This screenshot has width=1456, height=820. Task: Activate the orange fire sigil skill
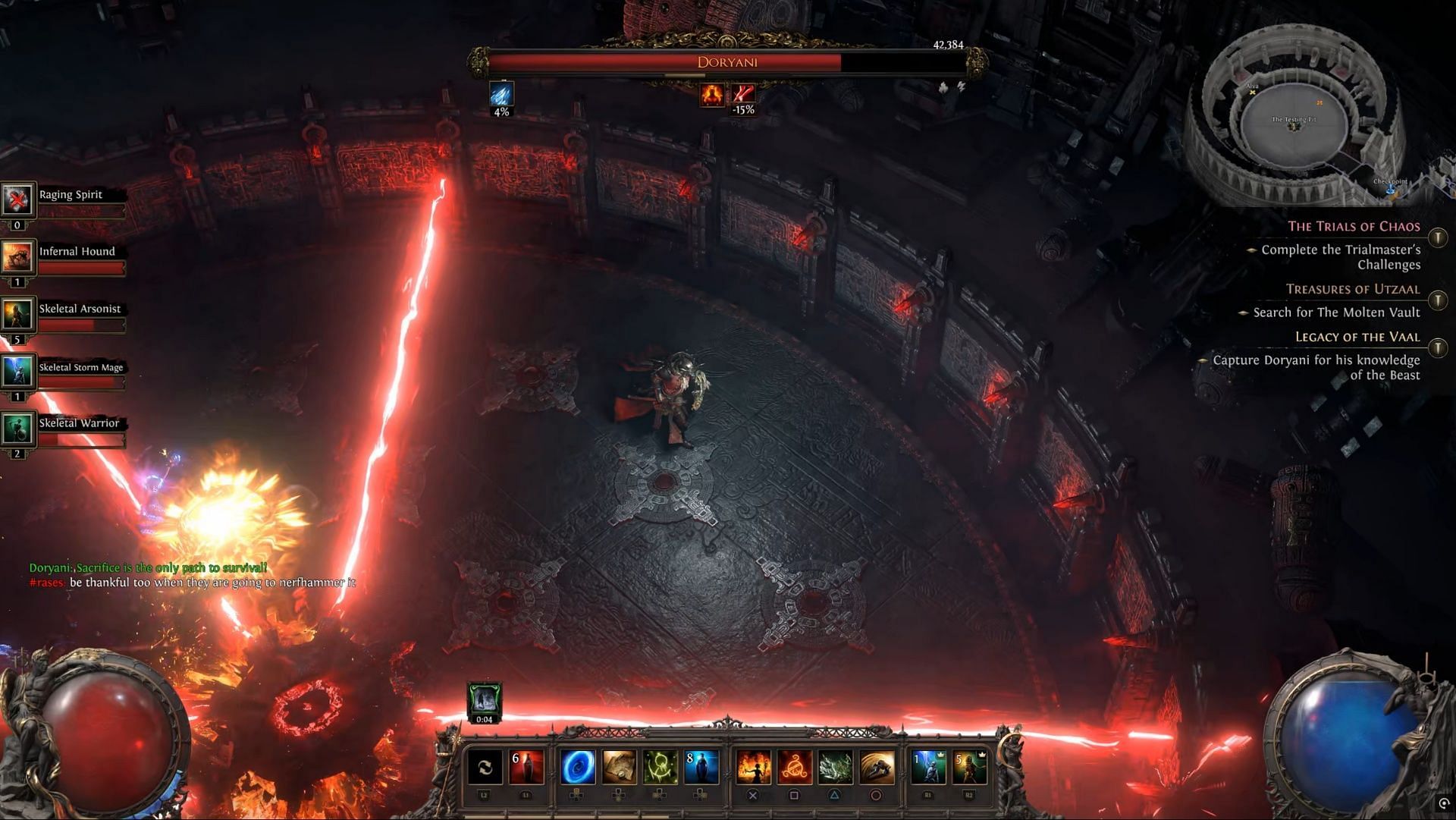[794, 767]
